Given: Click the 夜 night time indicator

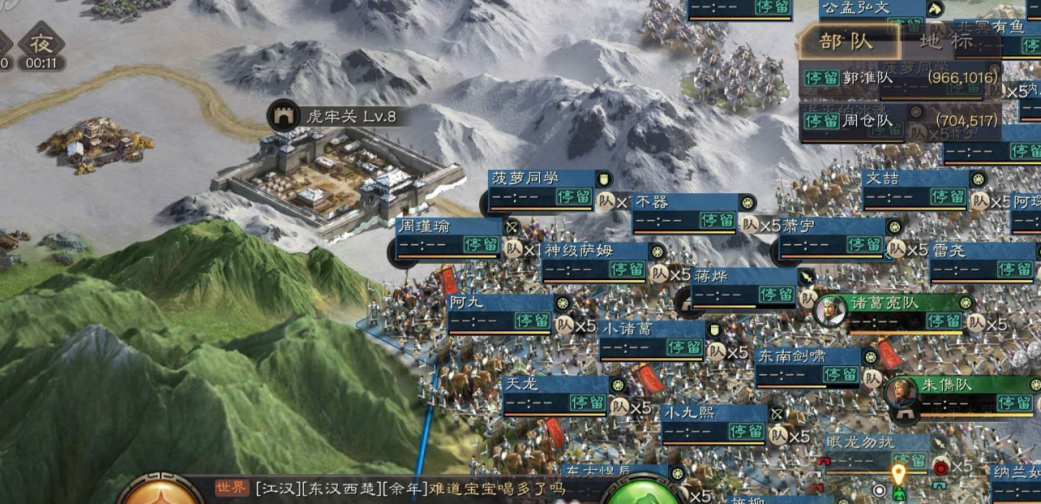Looking at the screenshot, I should point(40,46).
